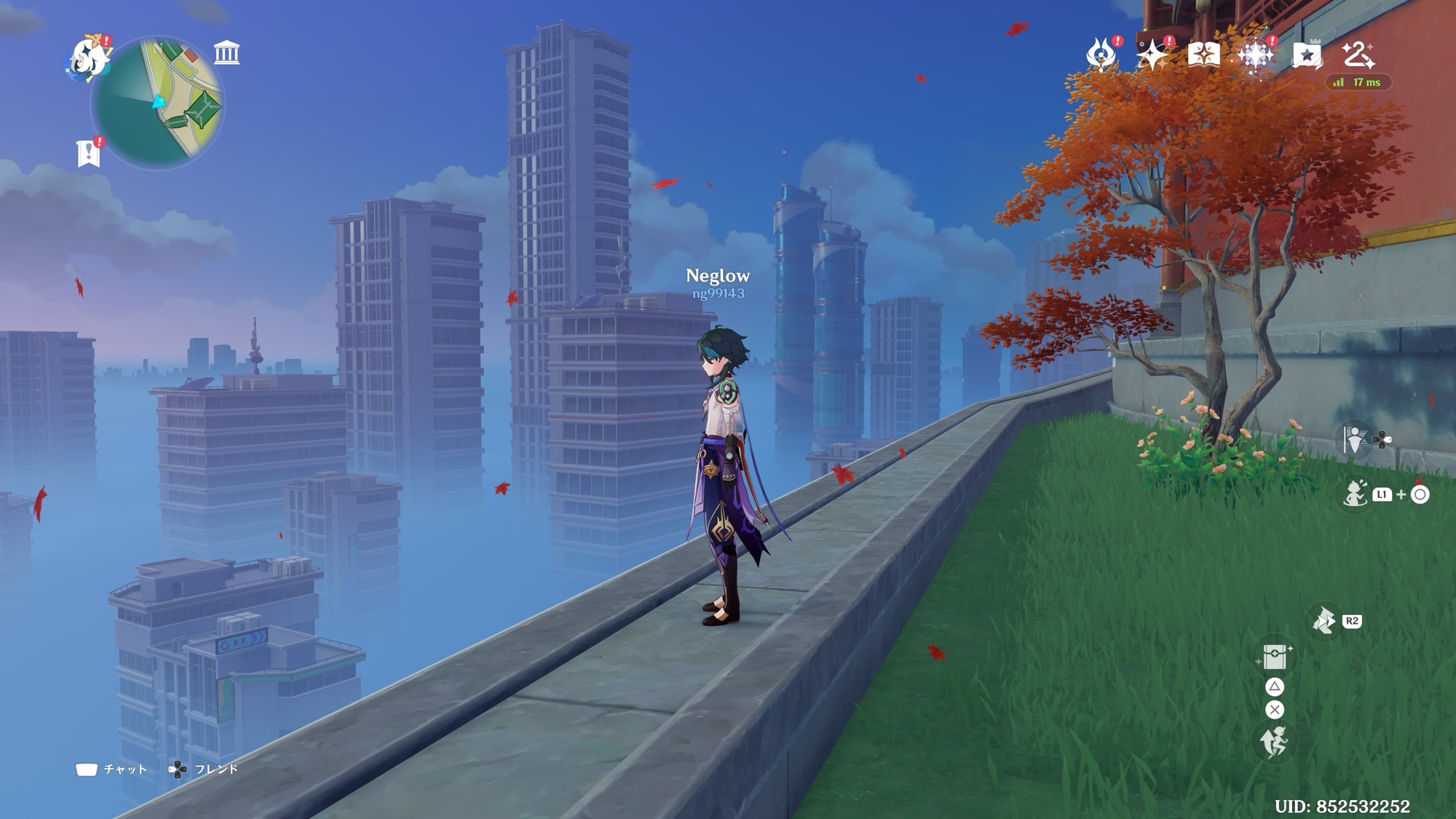The width and height of the screenshot is (1456, 819).
Task: Tap the jump icon with upward arrow
Action: (x=1274, y=743)
